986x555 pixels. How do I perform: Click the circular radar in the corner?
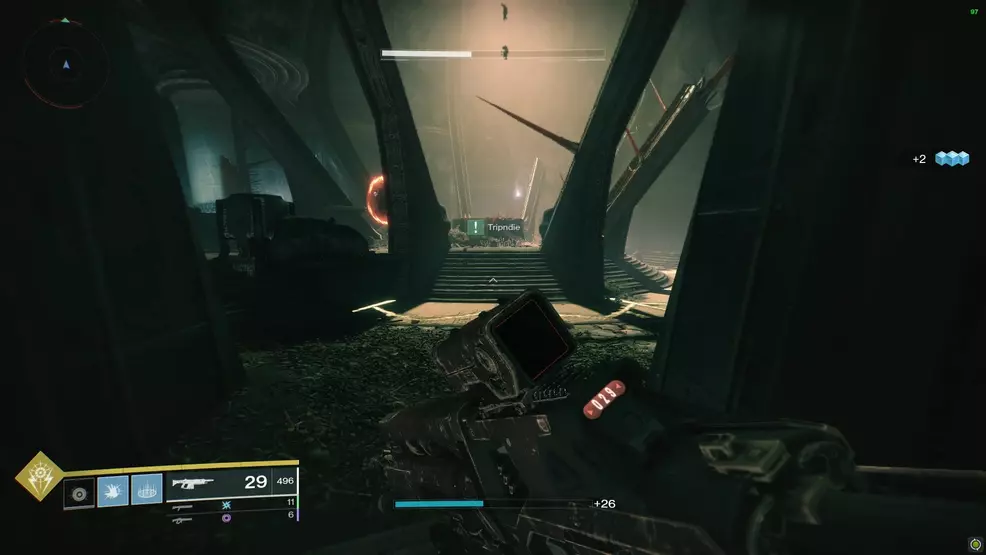(x=66, y=63)
